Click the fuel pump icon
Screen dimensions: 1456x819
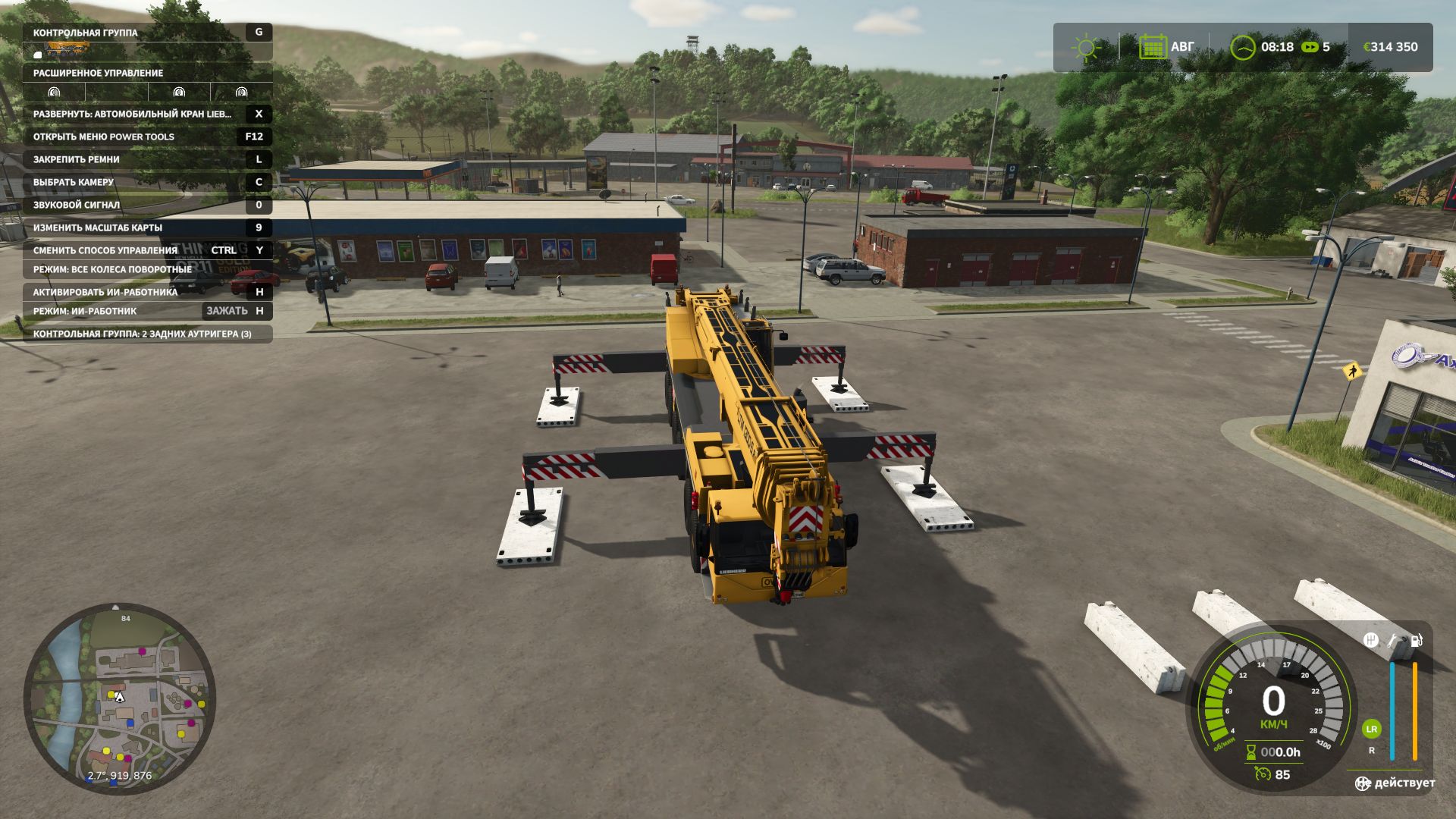(x=1415, y=640)
